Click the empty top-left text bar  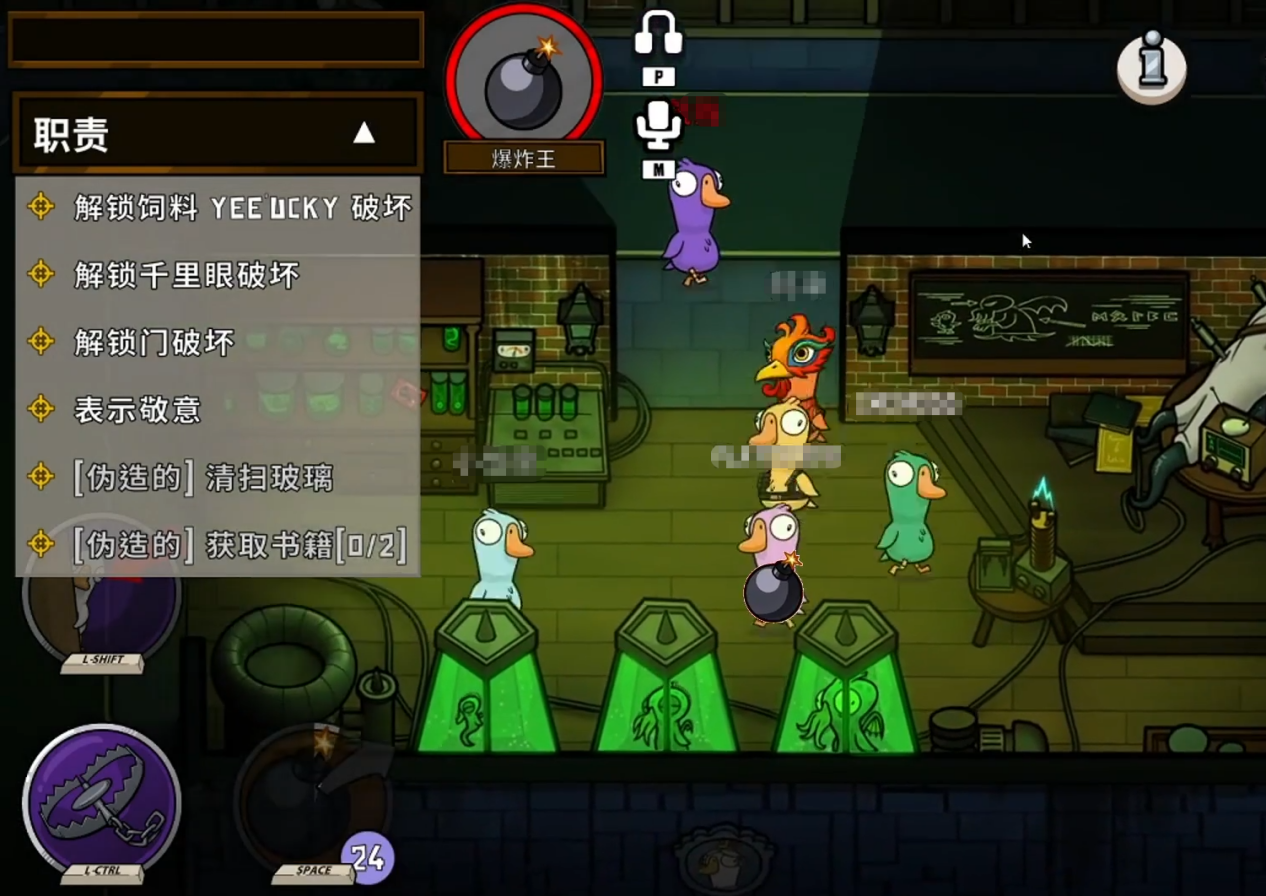tap(216, 40)
